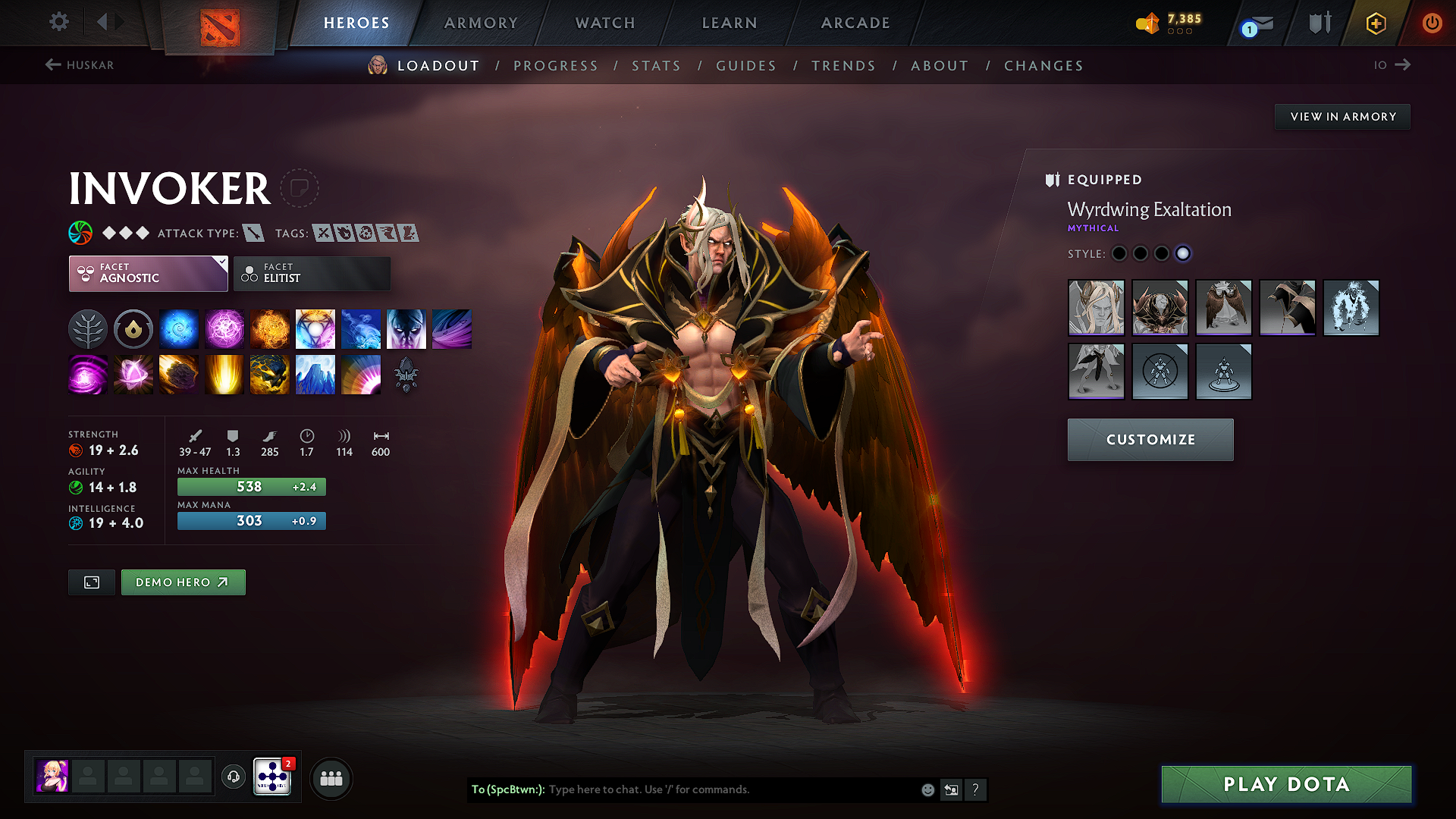The image size is (1456, 819).
Task: Open the emoticon picker beside the chat bar
Action: [927, 789]
